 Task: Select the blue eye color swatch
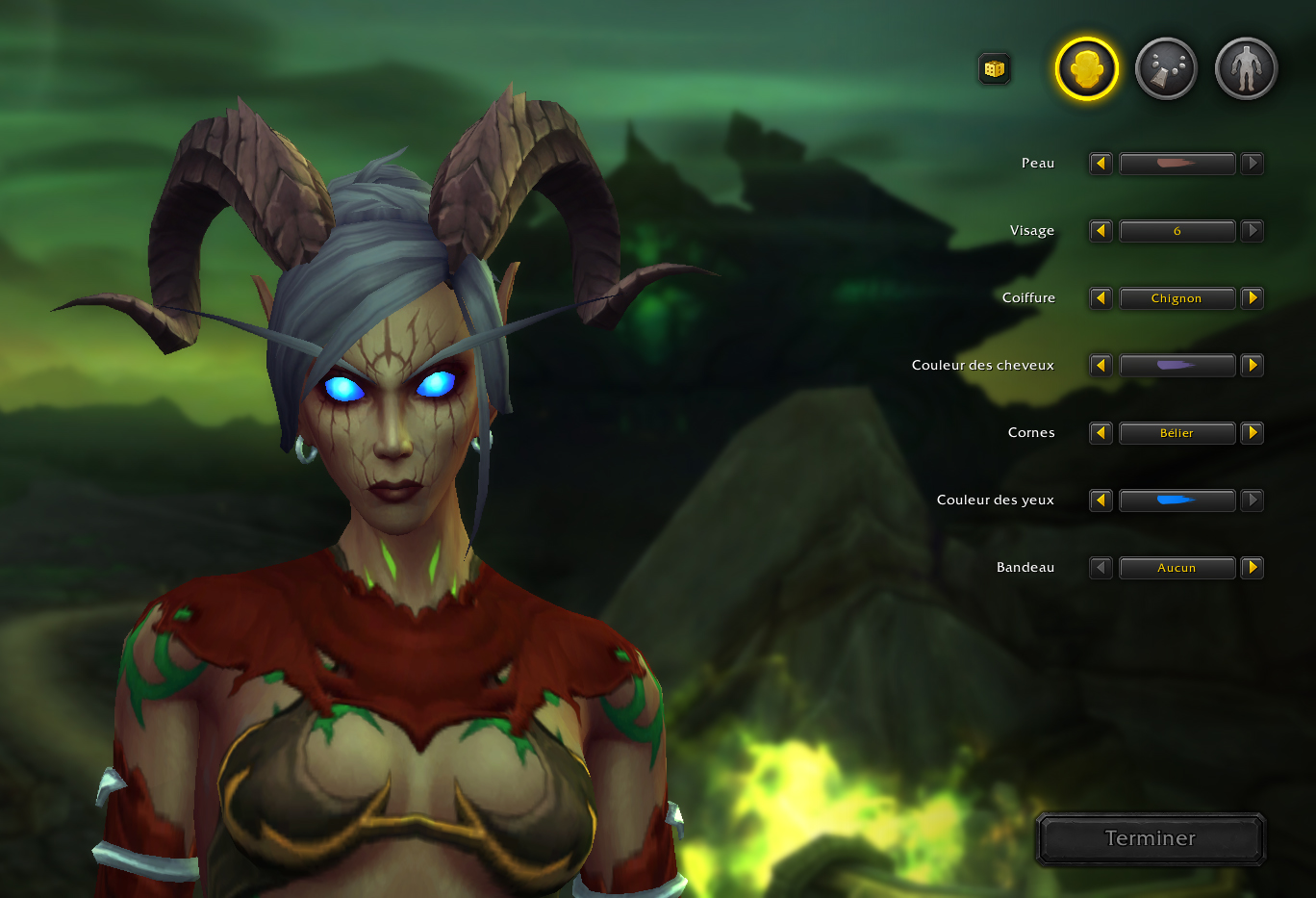pos(1177,500)
